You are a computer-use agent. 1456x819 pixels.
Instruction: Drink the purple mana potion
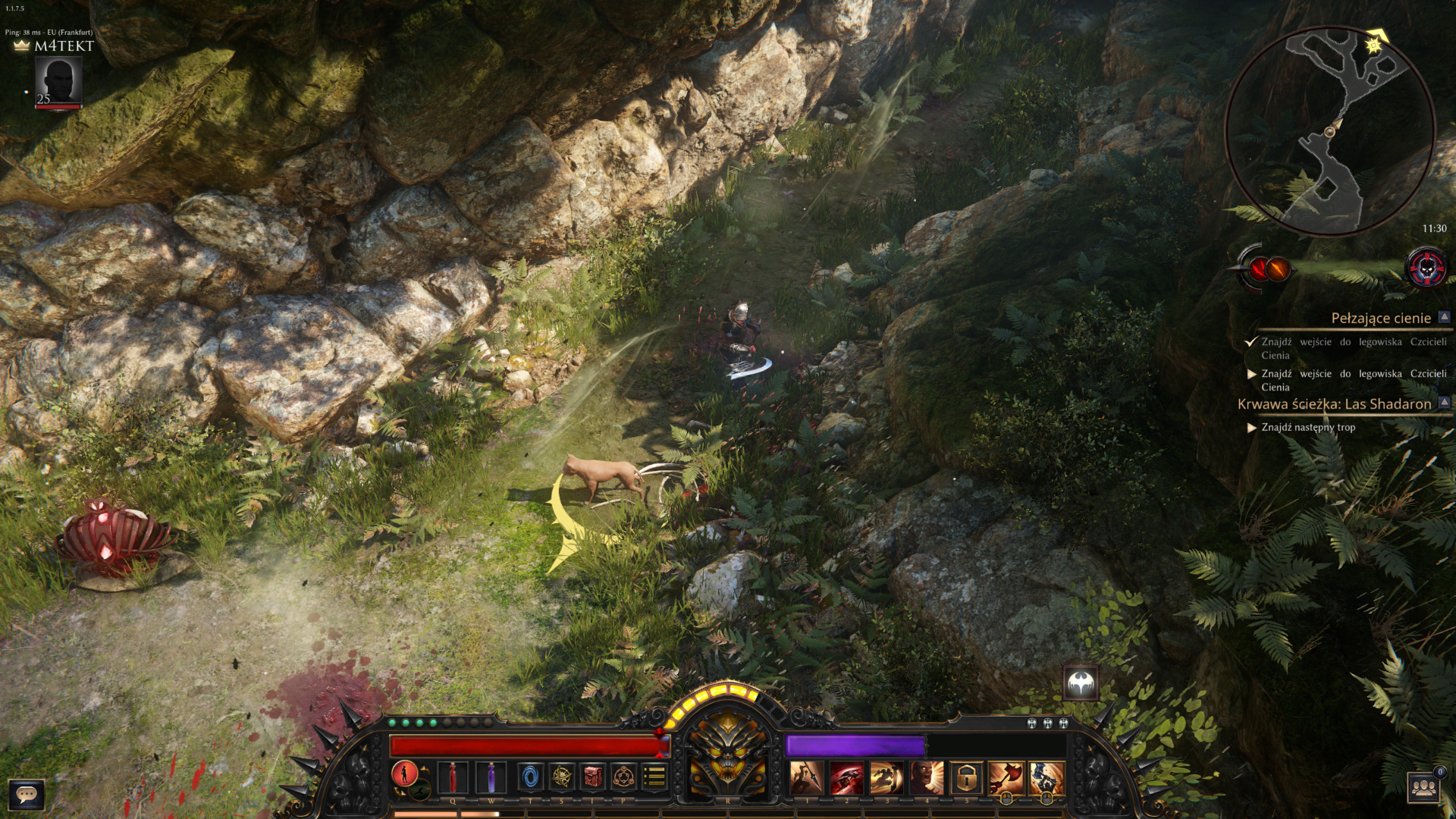(491, 778)
